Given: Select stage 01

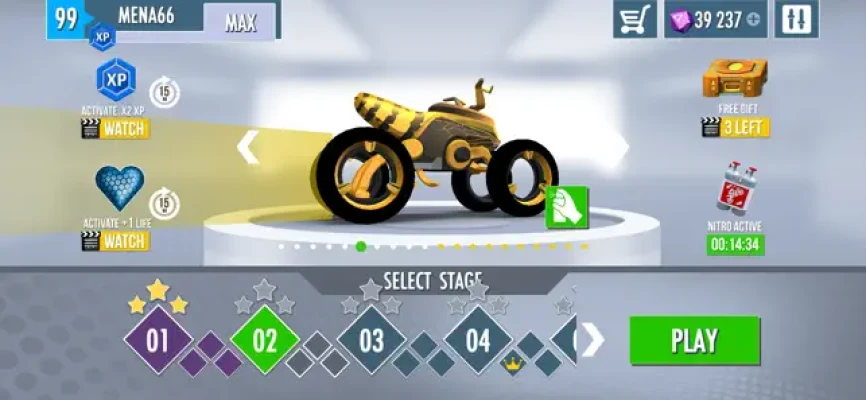Looking at the screenshot, I should point(158,341).
